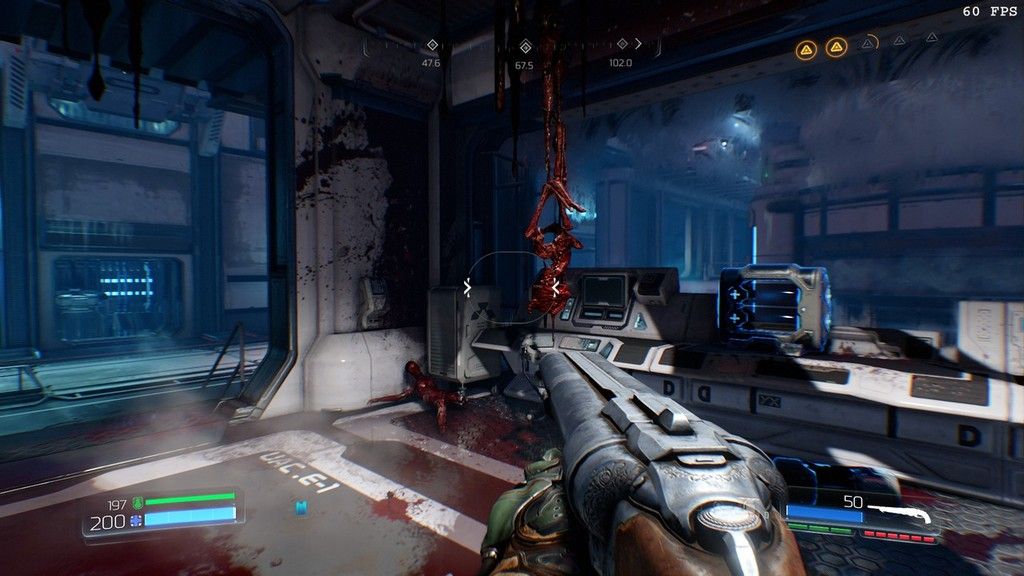
Task: Choose the compass marker labeled 102.0
Action: point(621,45)
